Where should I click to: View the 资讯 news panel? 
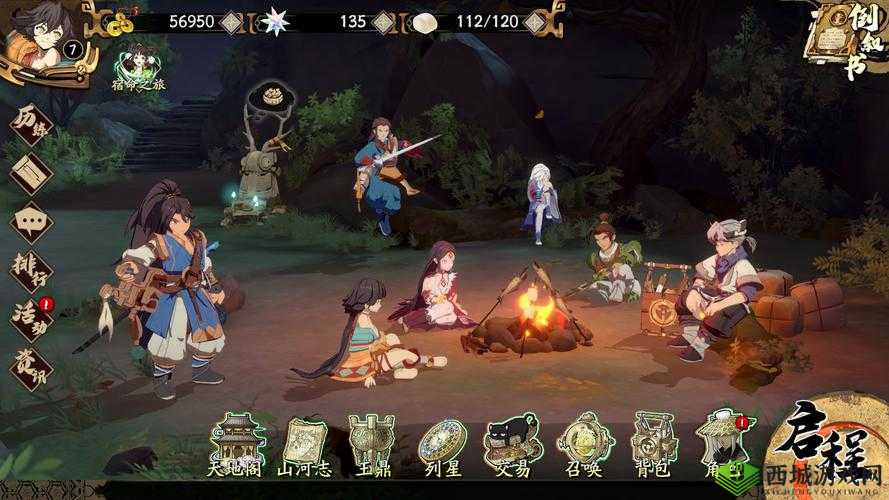click(x=30, y=365)
